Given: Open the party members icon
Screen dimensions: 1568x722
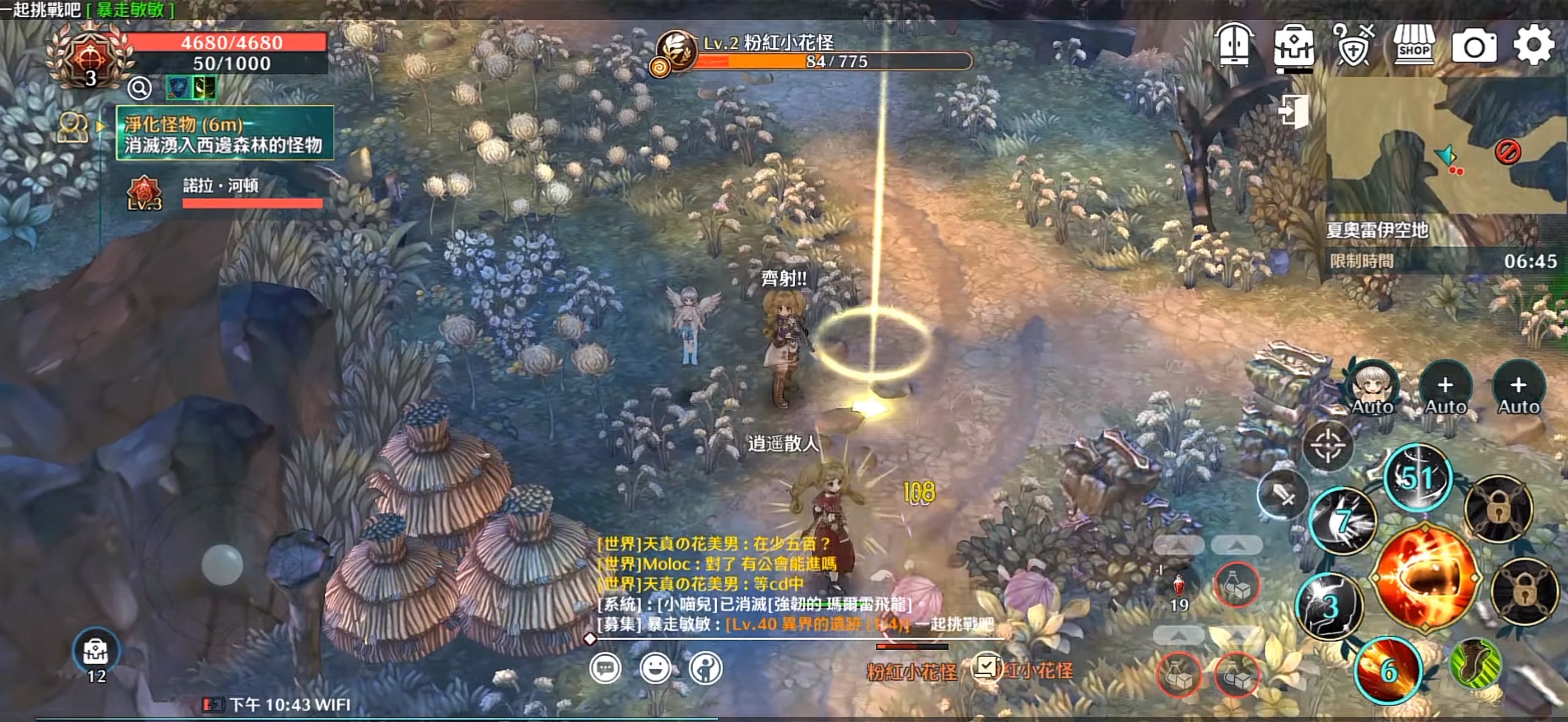Looking at the screenshot, I should pyautogui.click(x=72, y=128).
